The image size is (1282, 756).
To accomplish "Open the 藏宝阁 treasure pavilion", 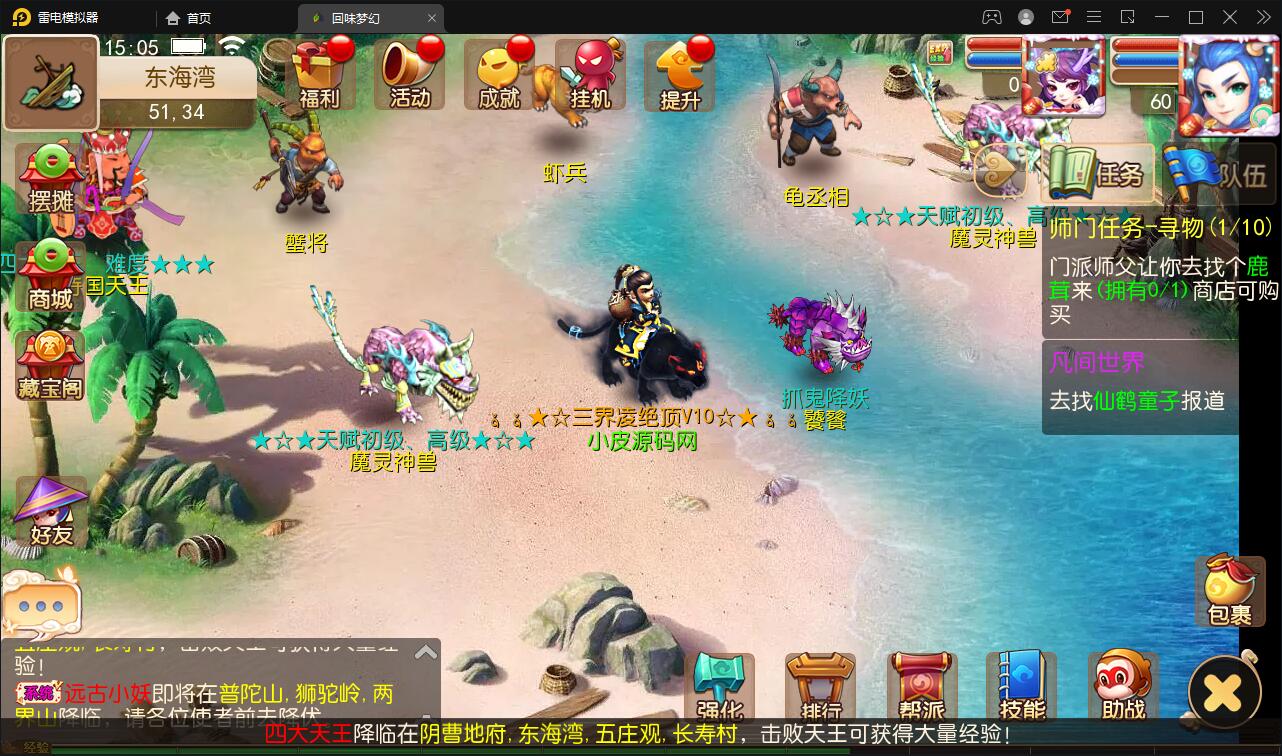I will click(49, 365).
